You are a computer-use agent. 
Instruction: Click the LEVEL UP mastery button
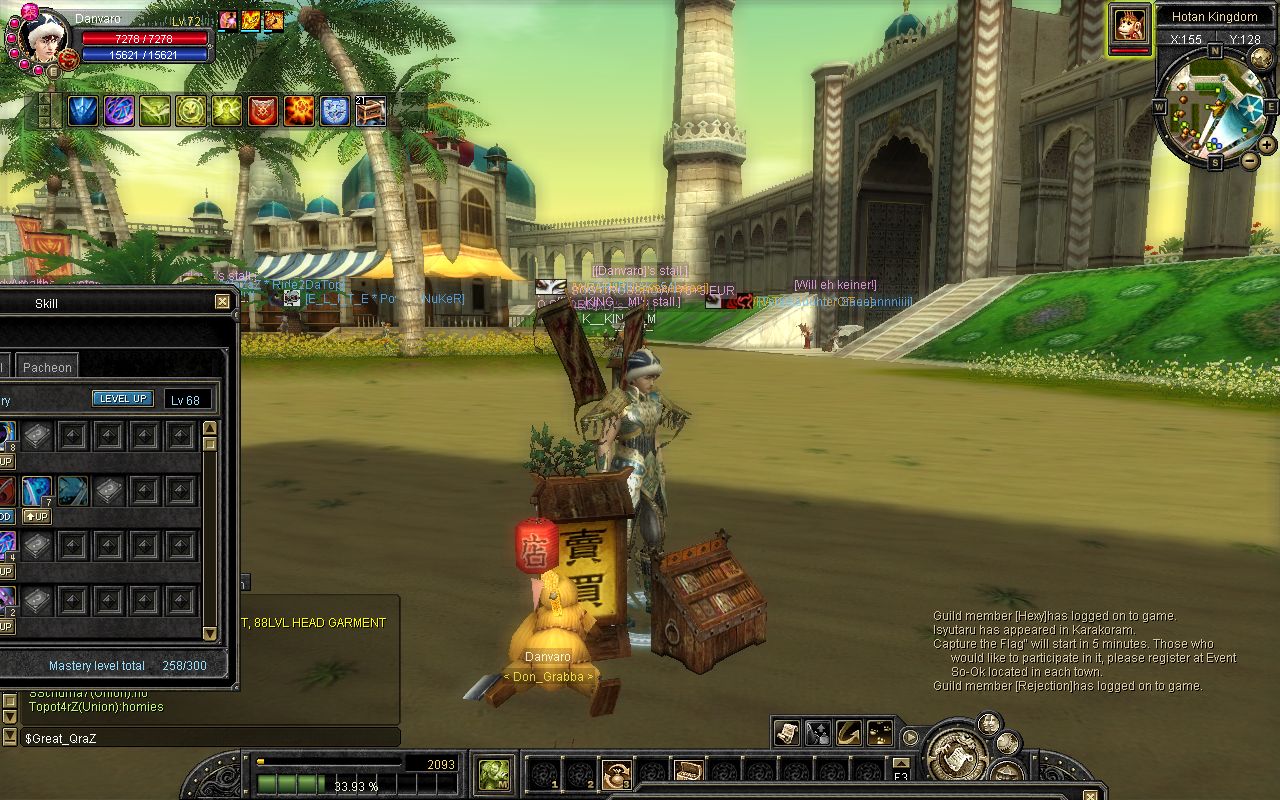pyautogui.click(x=123, y=398)
